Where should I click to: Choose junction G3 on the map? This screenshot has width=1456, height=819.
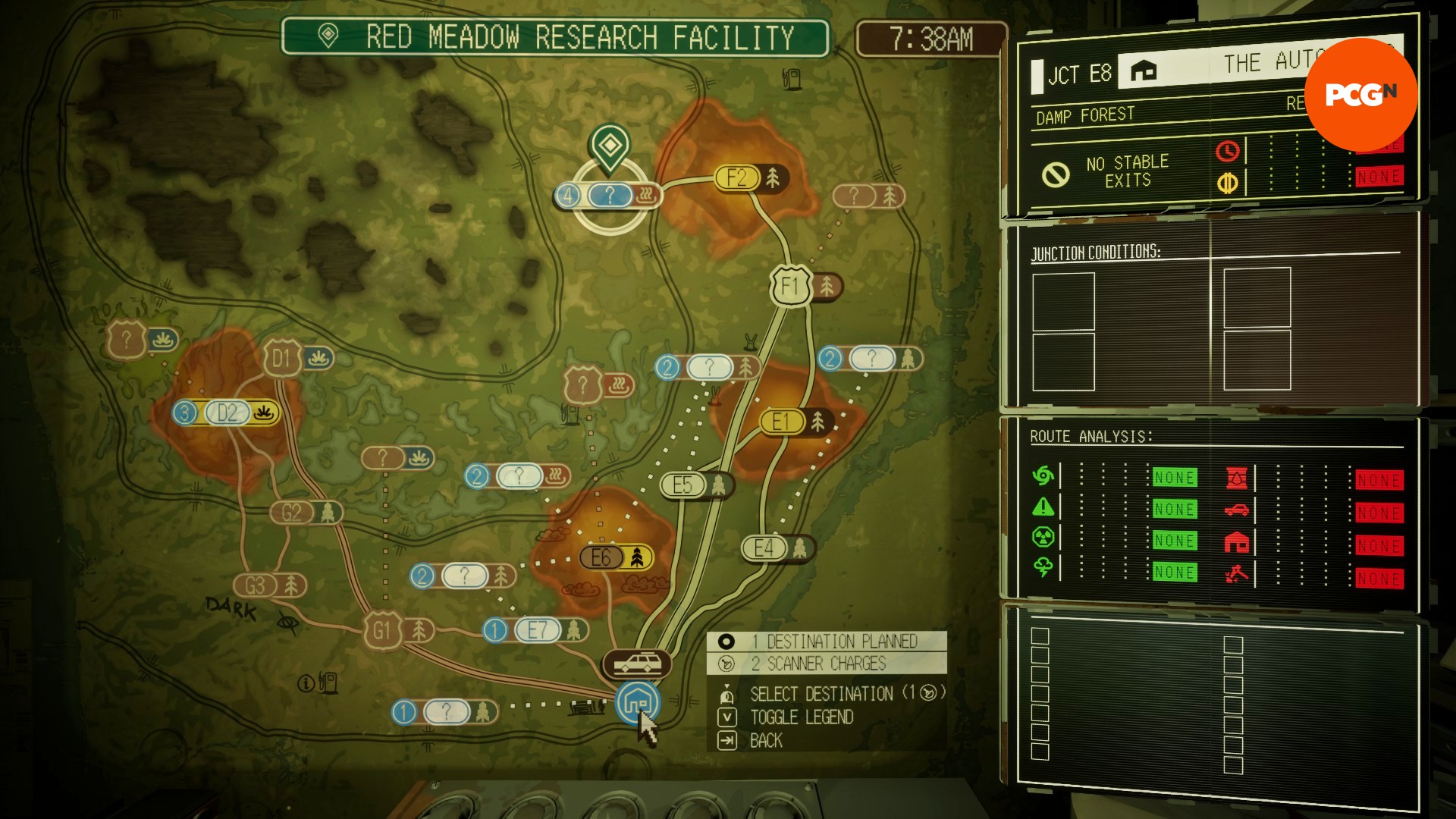click(256, 585)
